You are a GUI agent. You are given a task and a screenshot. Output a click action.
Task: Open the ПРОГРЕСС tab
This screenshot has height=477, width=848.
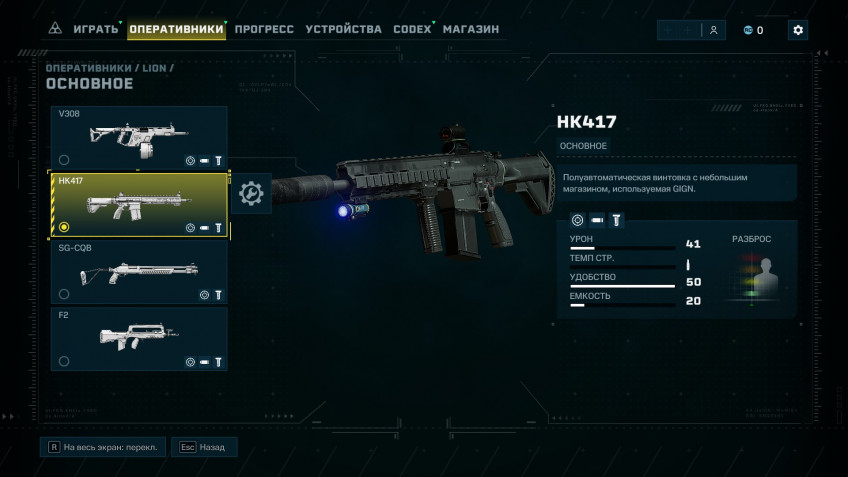point(264,29)
